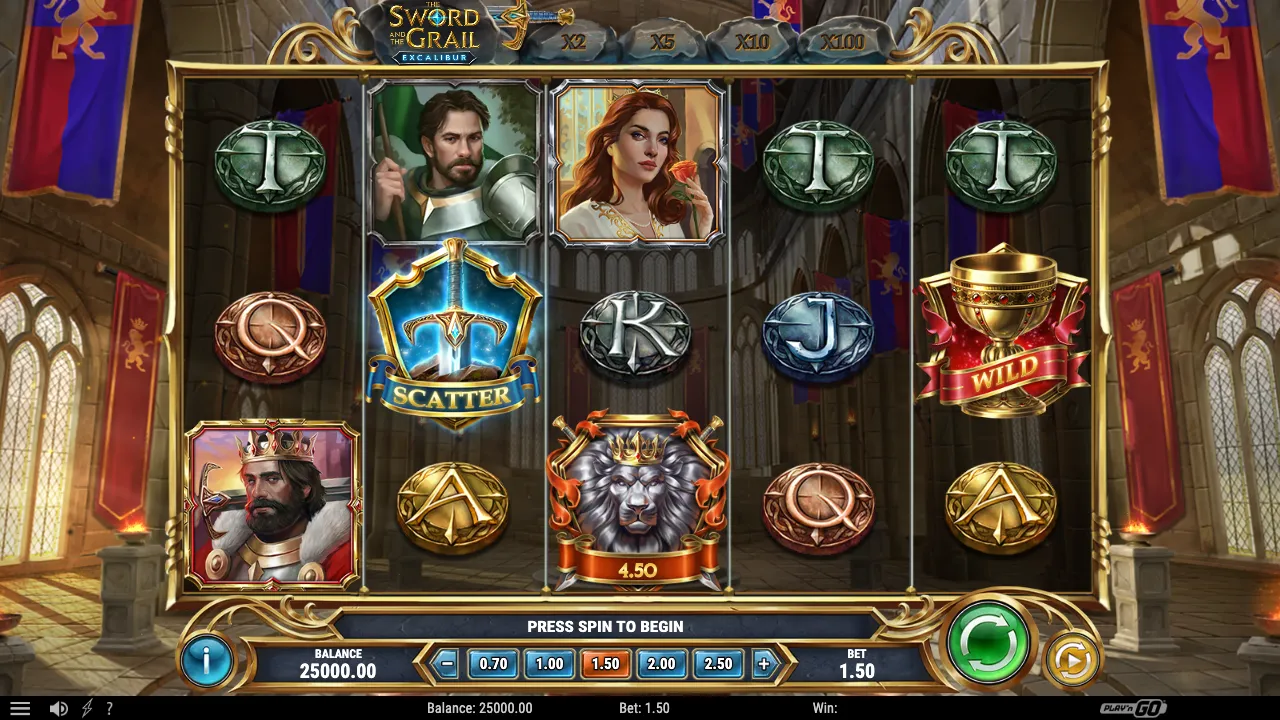Viewport: 1280px width, 720px height.
Task: Open help with the question mark icon
Action: click(109, 708)
